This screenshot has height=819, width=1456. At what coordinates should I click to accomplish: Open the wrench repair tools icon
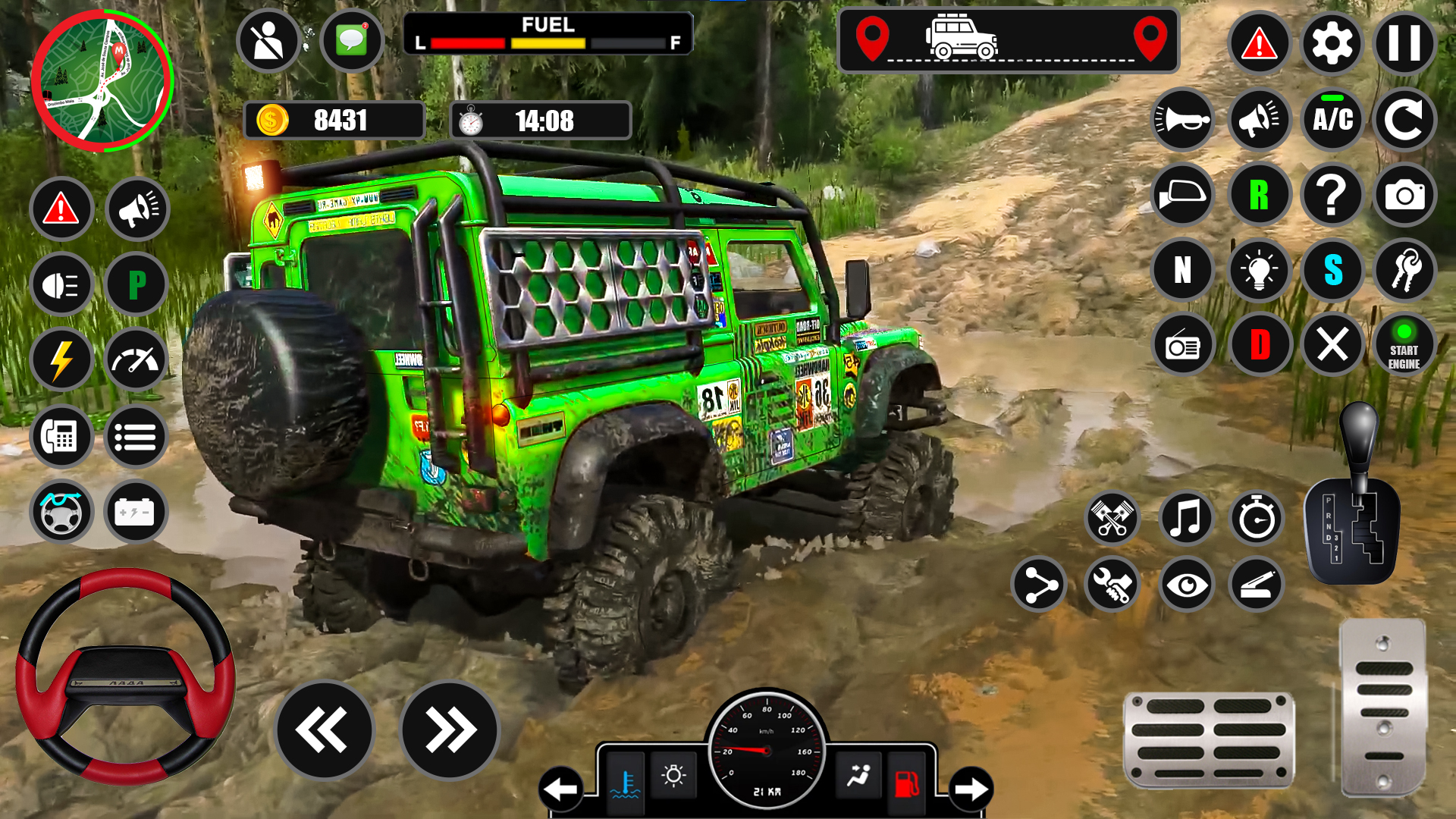pos(1112,585)
